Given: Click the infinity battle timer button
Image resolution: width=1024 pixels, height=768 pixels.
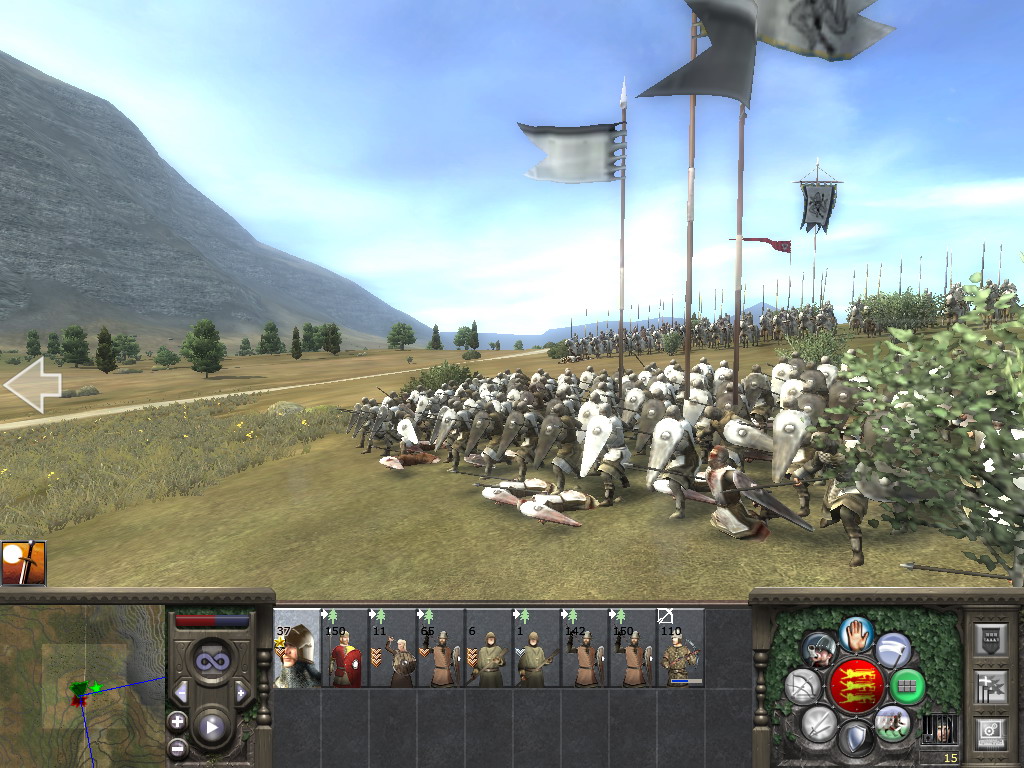Looking at the screenshot, I should [x=211, y=661].
